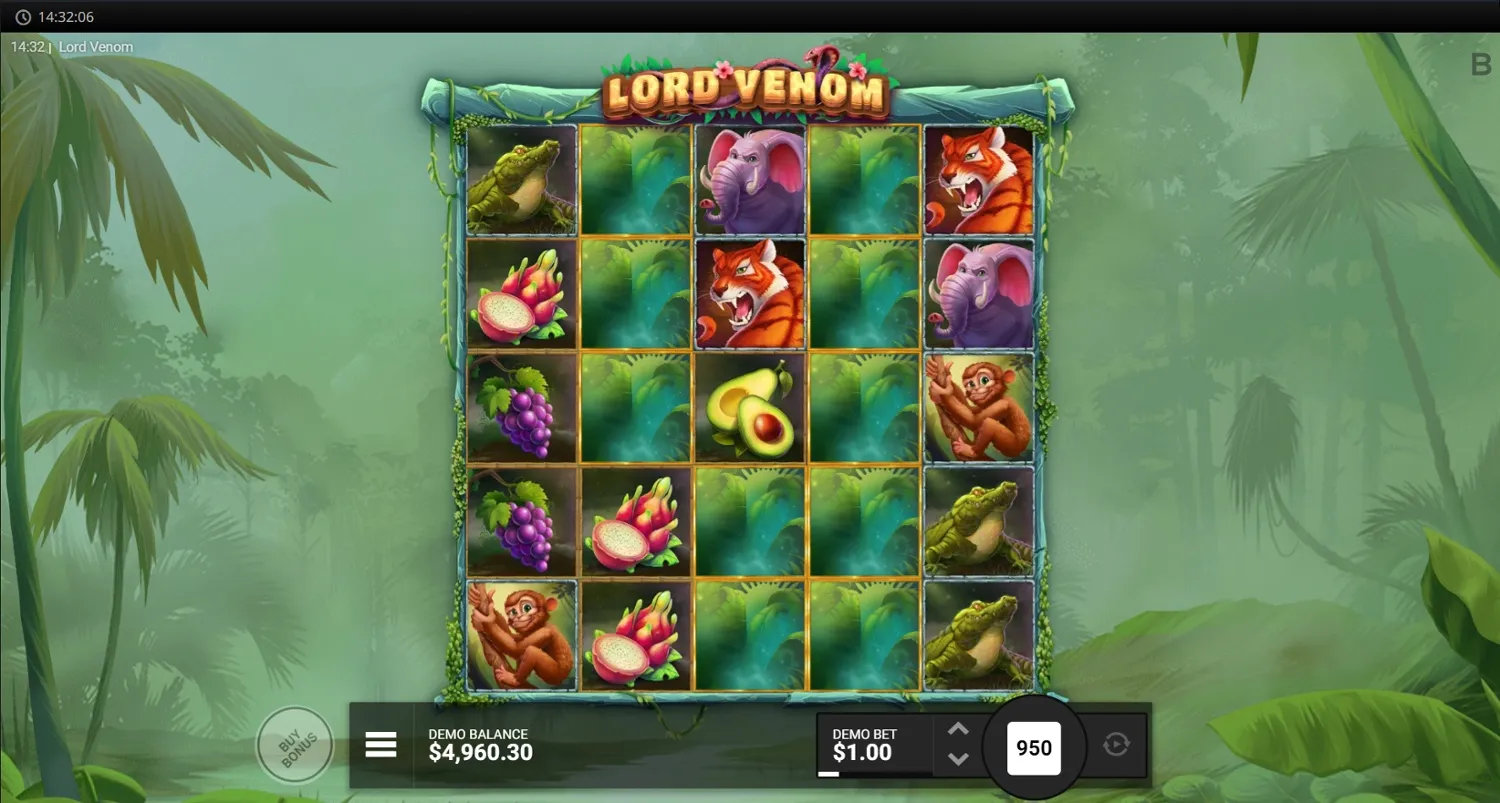Screen dimensions: 1500x803
Task: Click the Lord Venom label in the header
Action: [96, 46]
